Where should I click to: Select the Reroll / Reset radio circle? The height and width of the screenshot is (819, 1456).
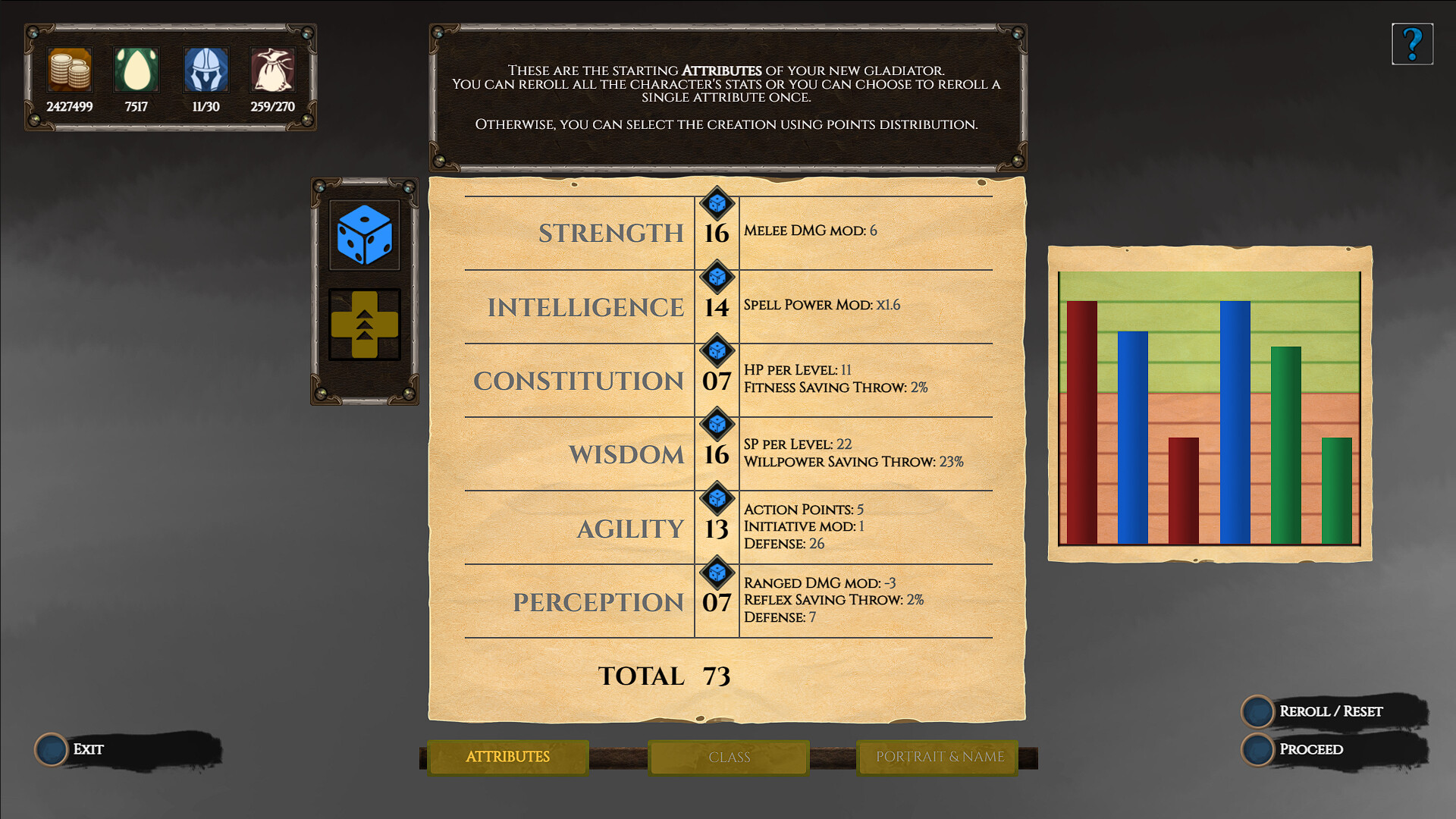(1258, 712)
